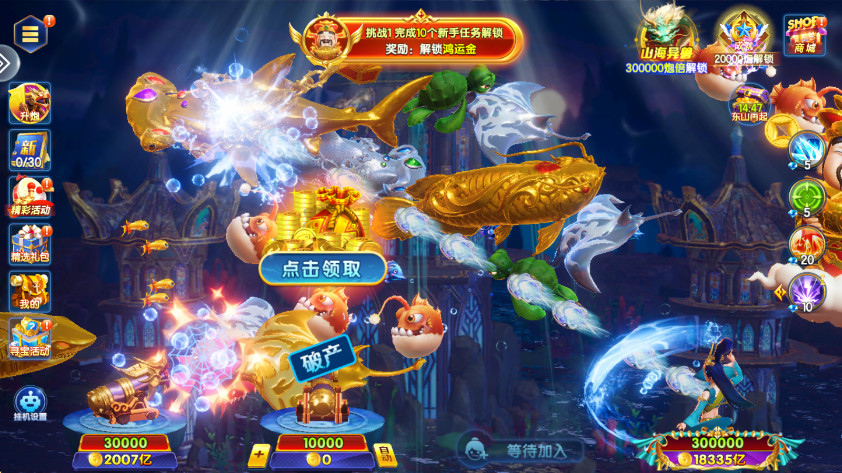Tap the challenge task banner at top
Viewport: 842px width, 473px height.
[x=420, y=40]
